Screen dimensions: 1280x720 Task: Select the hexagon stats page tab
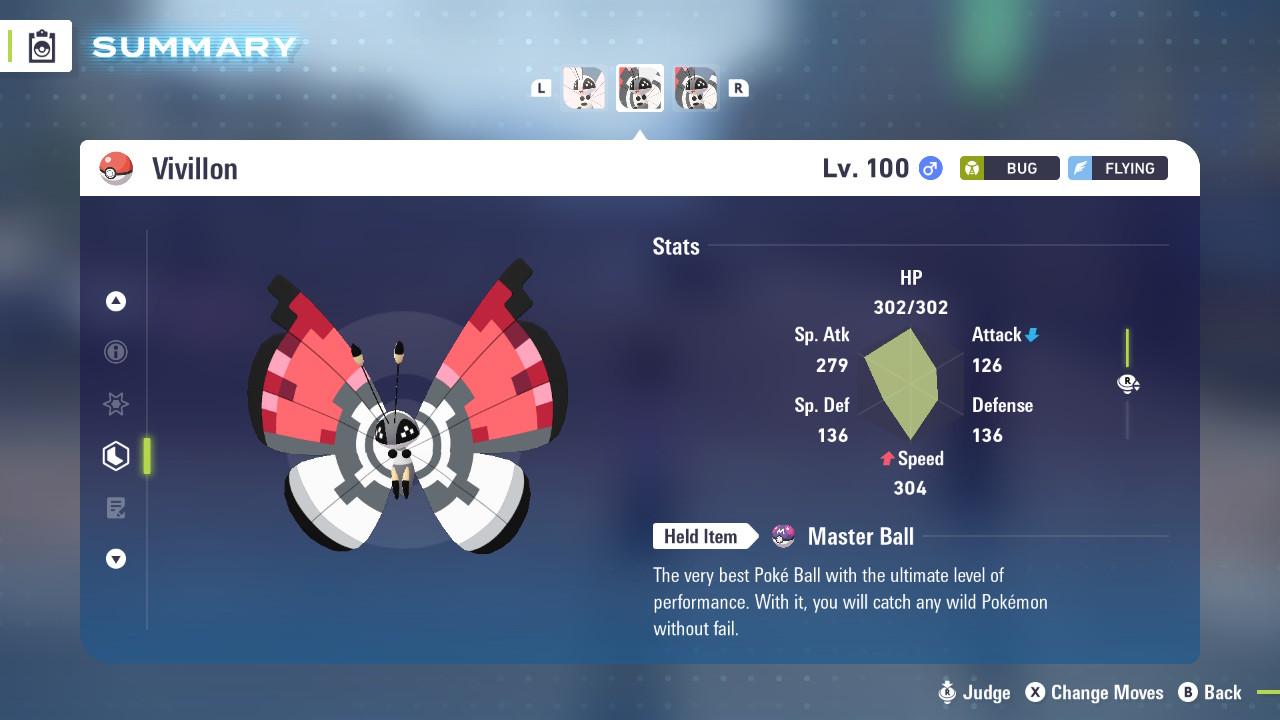coord(116,456)
